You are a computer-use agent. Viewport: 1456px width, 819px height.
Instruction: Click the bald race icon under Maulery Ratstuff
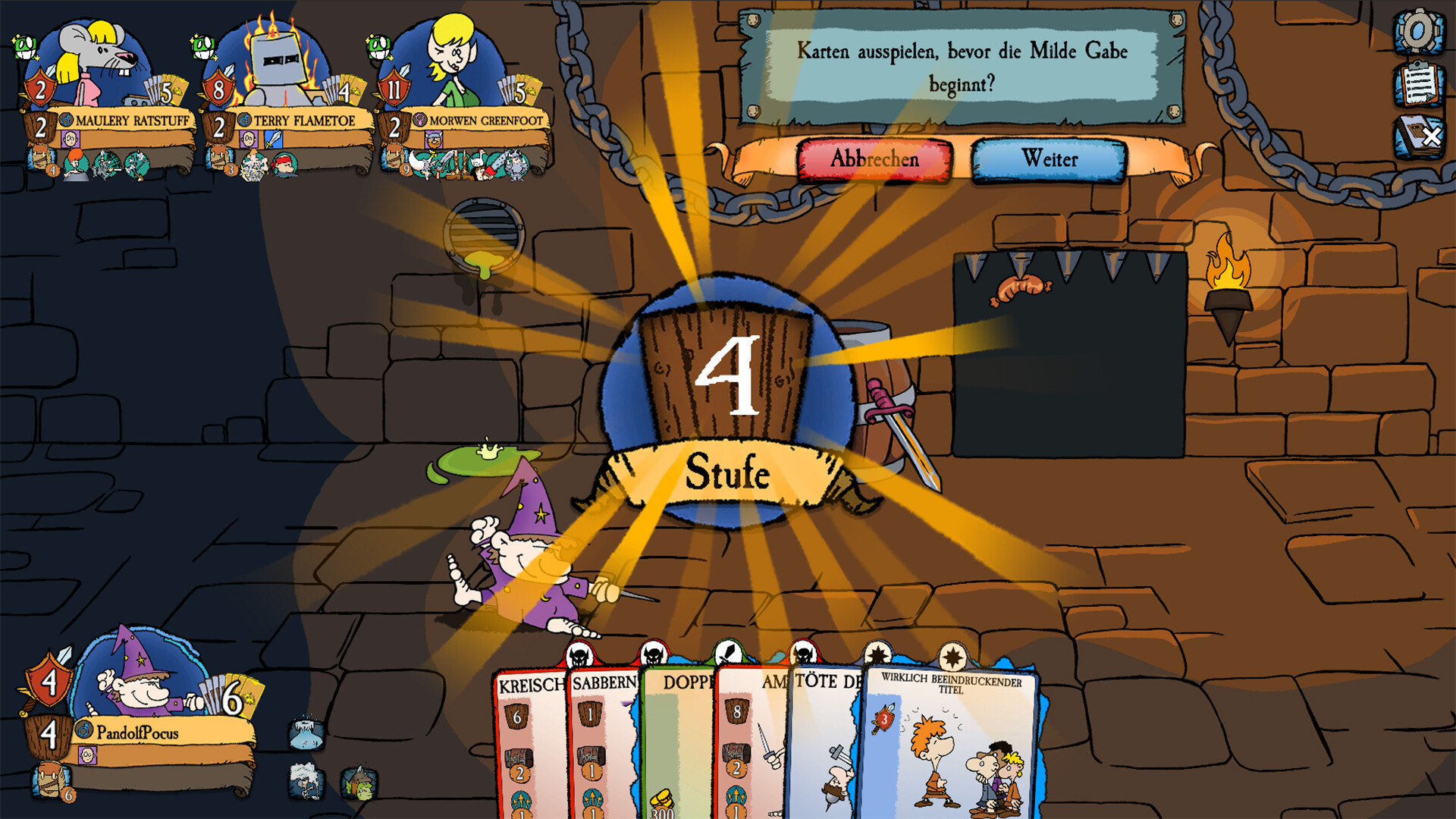click(x=70, y=138)
